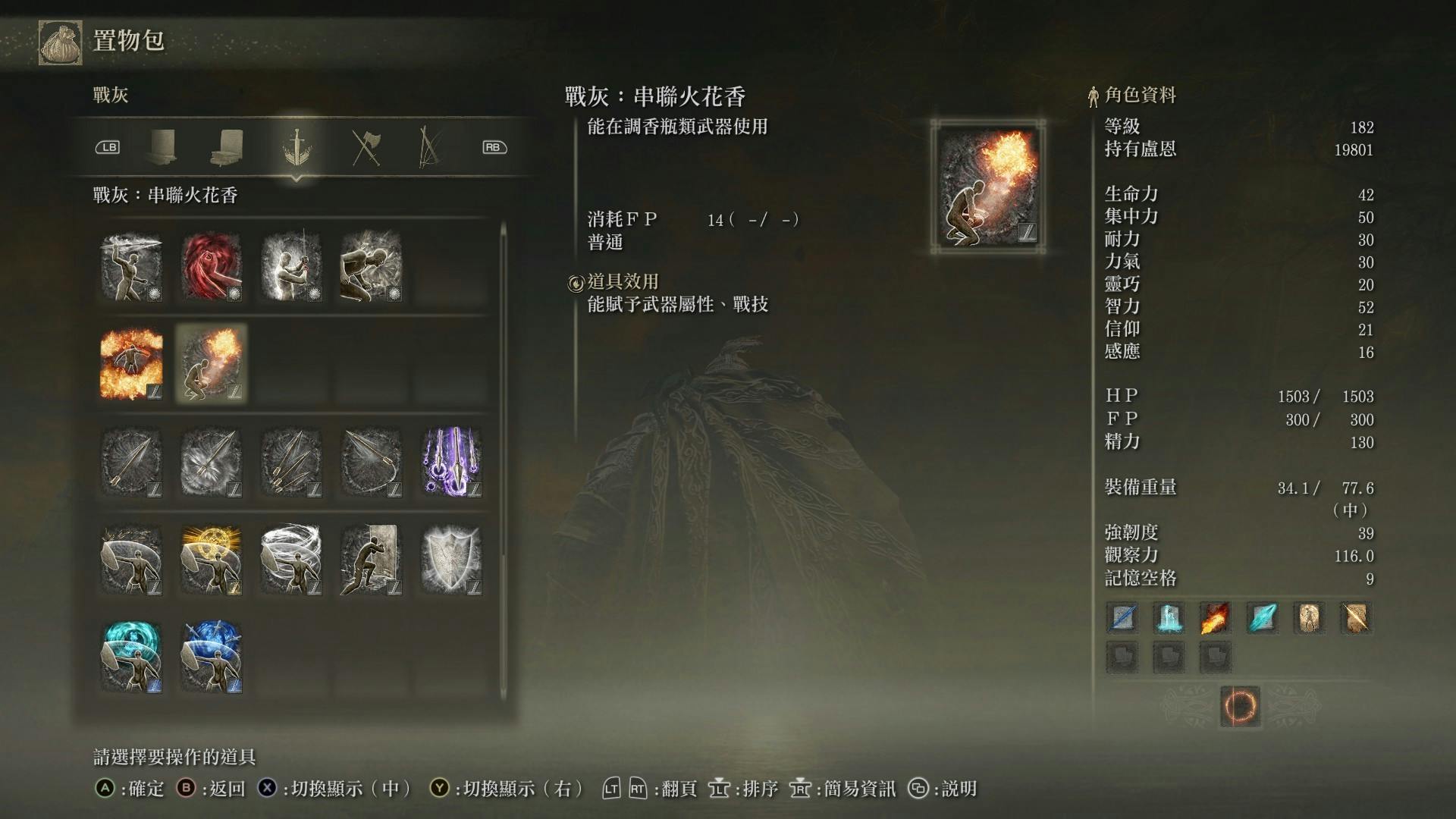This screenshot has width=1456, height=819.
Task: Select the crouching figure with burst ash
Action: point(371,267)
